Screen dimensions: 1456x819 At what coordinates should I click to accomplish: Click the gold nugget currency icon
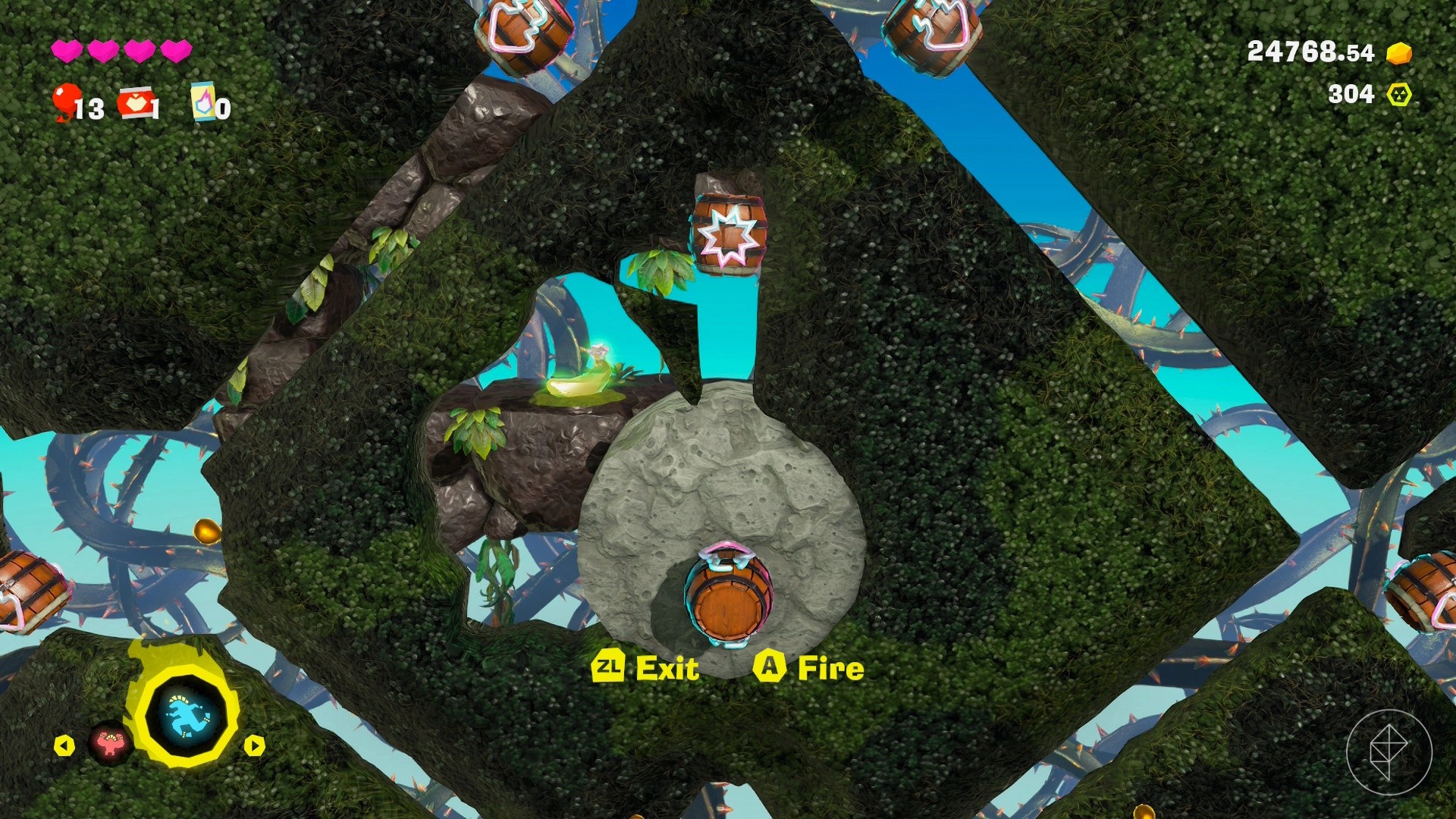tap(1399, 53)
